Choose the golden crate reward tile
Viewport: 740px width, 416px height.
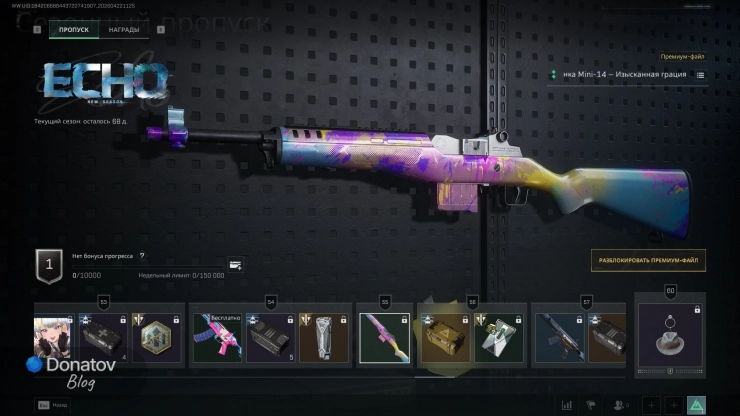pos(442,338)
